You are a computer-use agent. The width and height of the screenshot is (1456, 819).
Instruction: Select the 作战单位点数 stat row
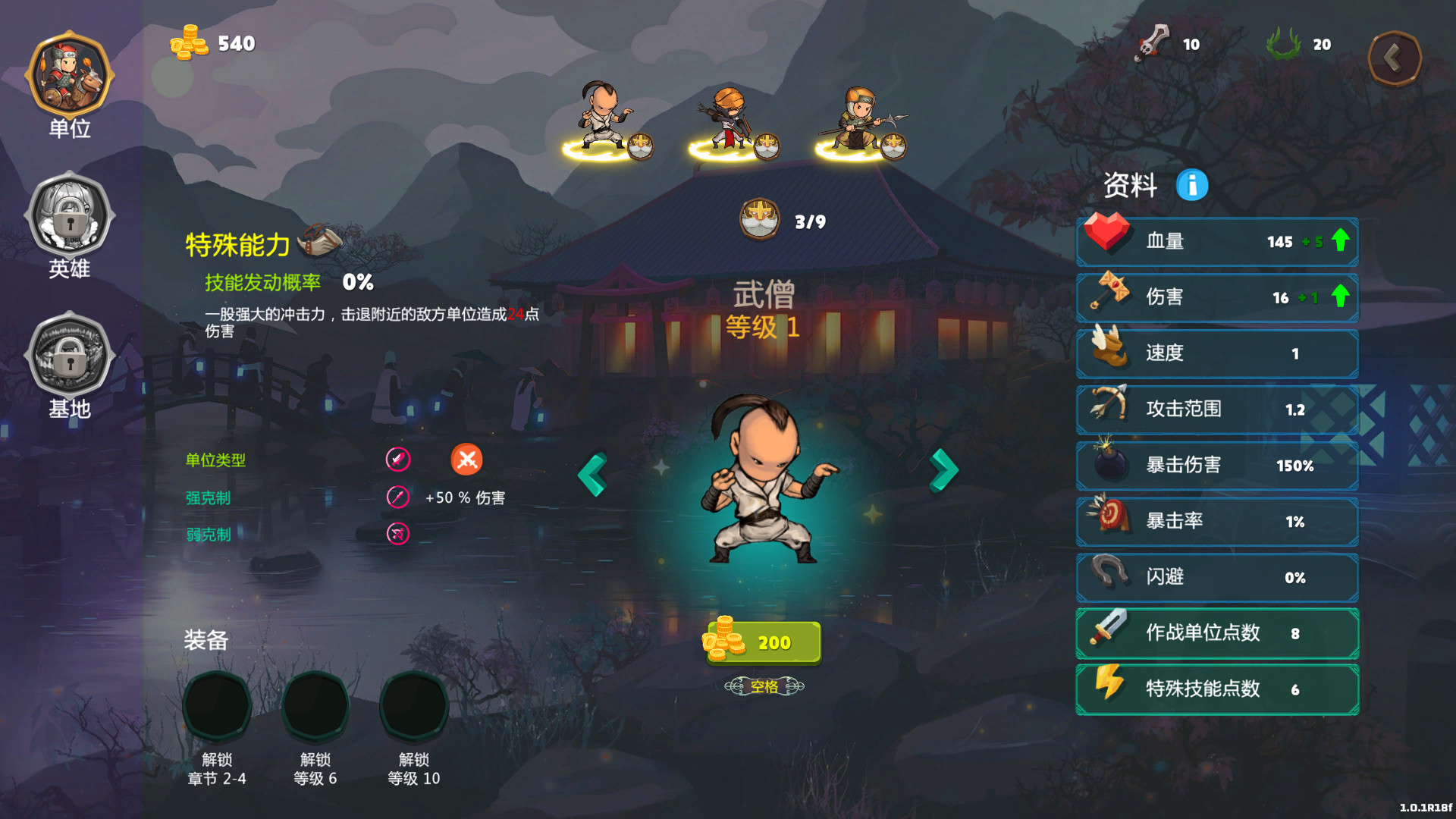click(x=1217, y=633)
